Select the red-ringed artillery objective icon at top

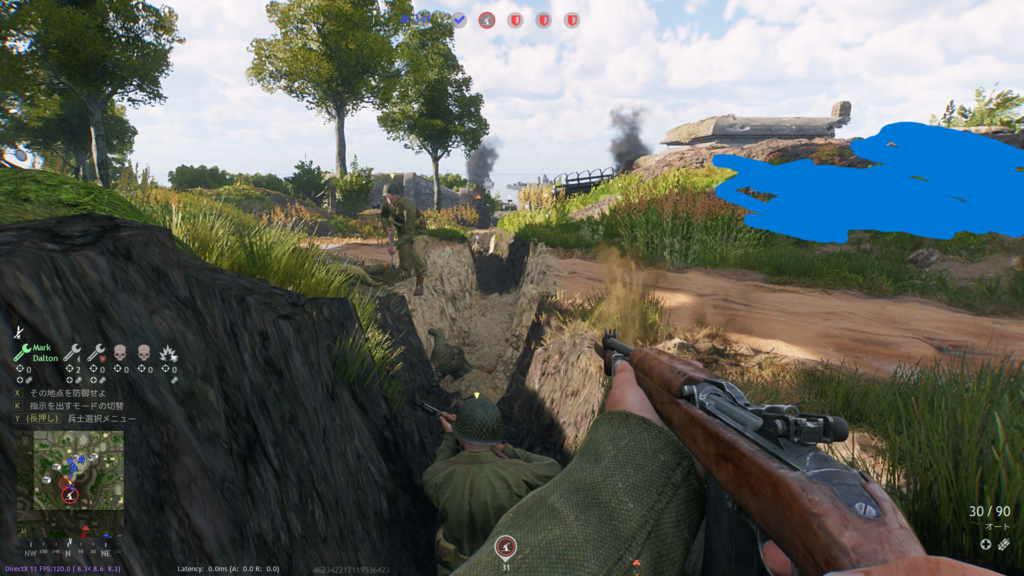tap(487, 19)
